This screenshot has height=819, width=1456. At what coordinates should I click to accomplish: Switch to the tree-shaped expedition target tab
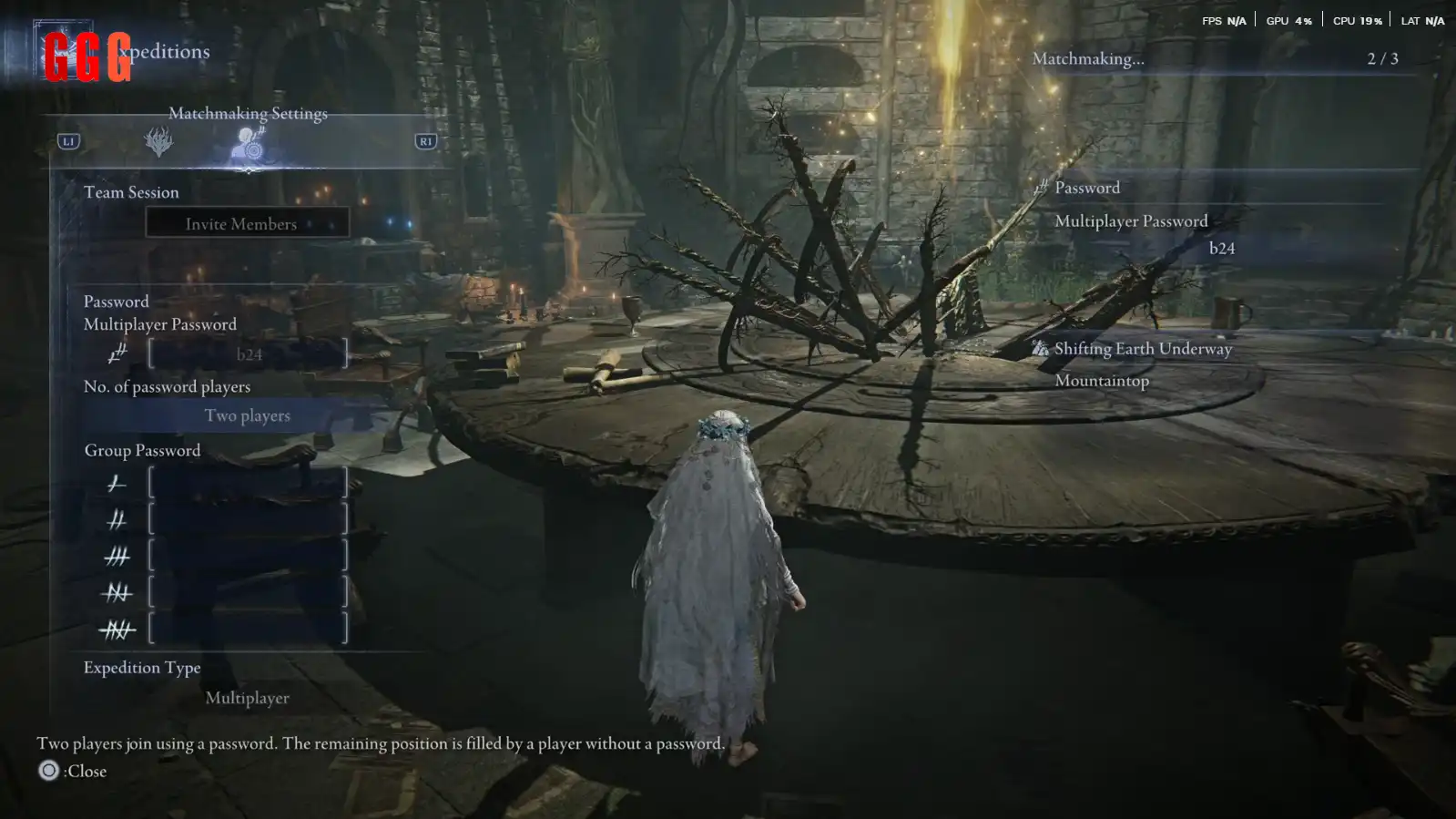tap(158, 141)
